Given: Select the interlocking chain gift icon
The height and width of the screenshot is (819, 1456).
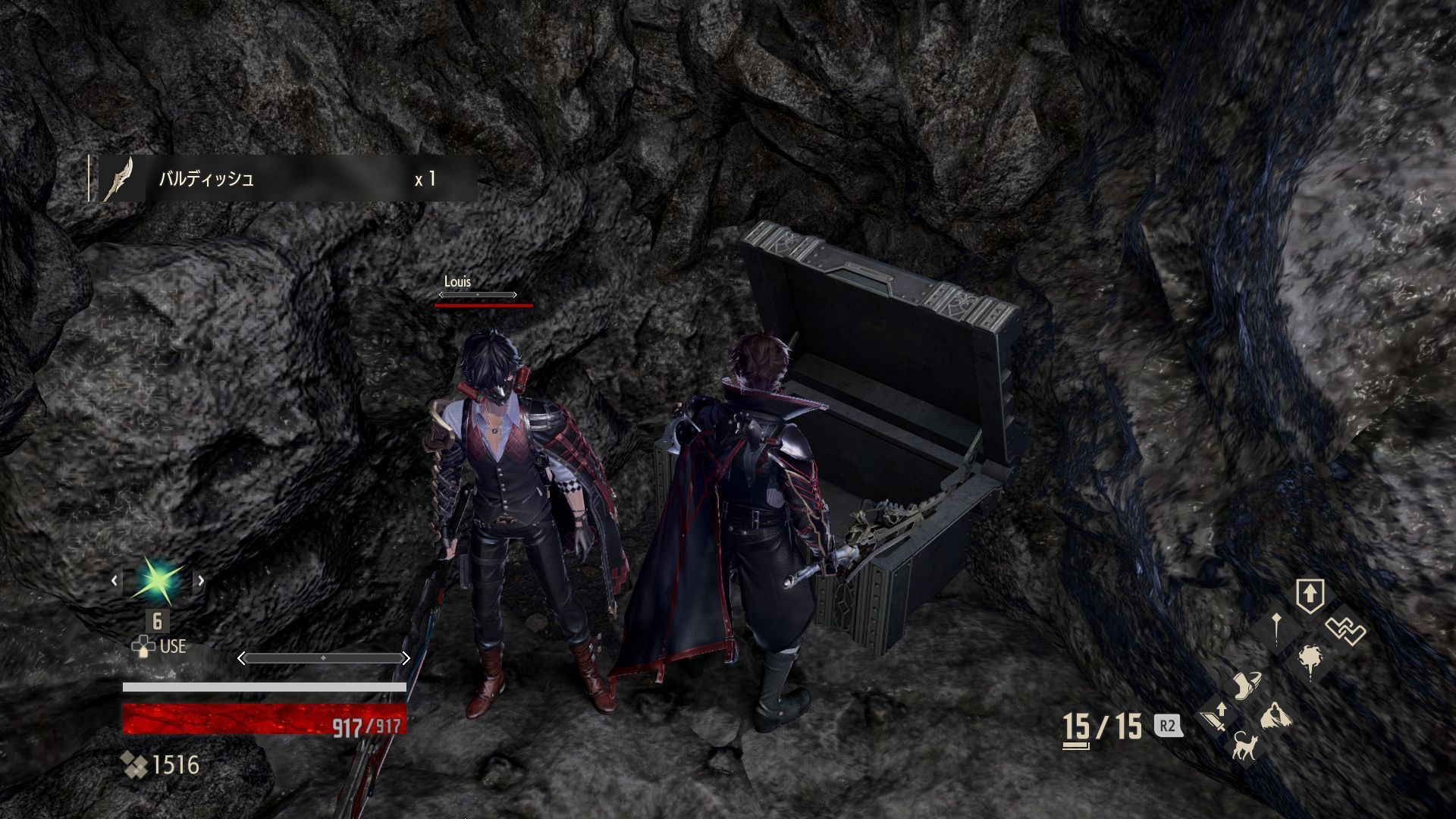Looking at the screenshot, I should pos(1347,629).
